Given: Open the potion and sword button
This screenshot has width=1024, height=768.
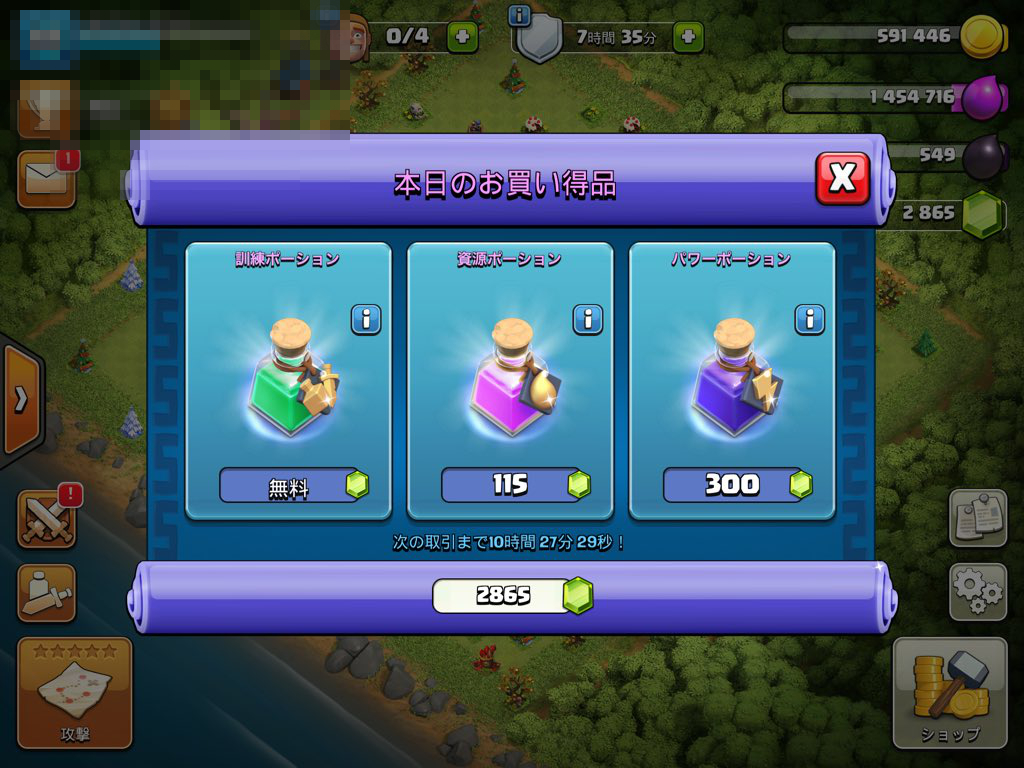Looking at the screenshot, I should (47, 592).
